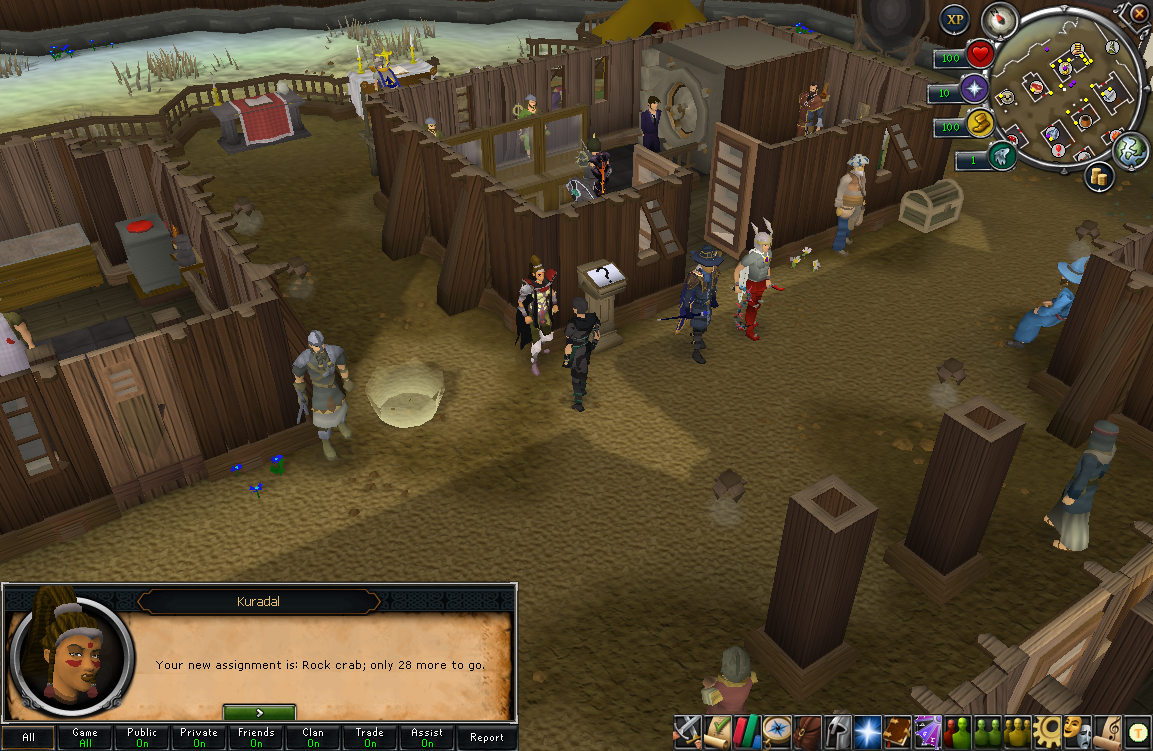Open the Clan chat tab
This screenshot has width=1153, height=751.
click(314, 738)
